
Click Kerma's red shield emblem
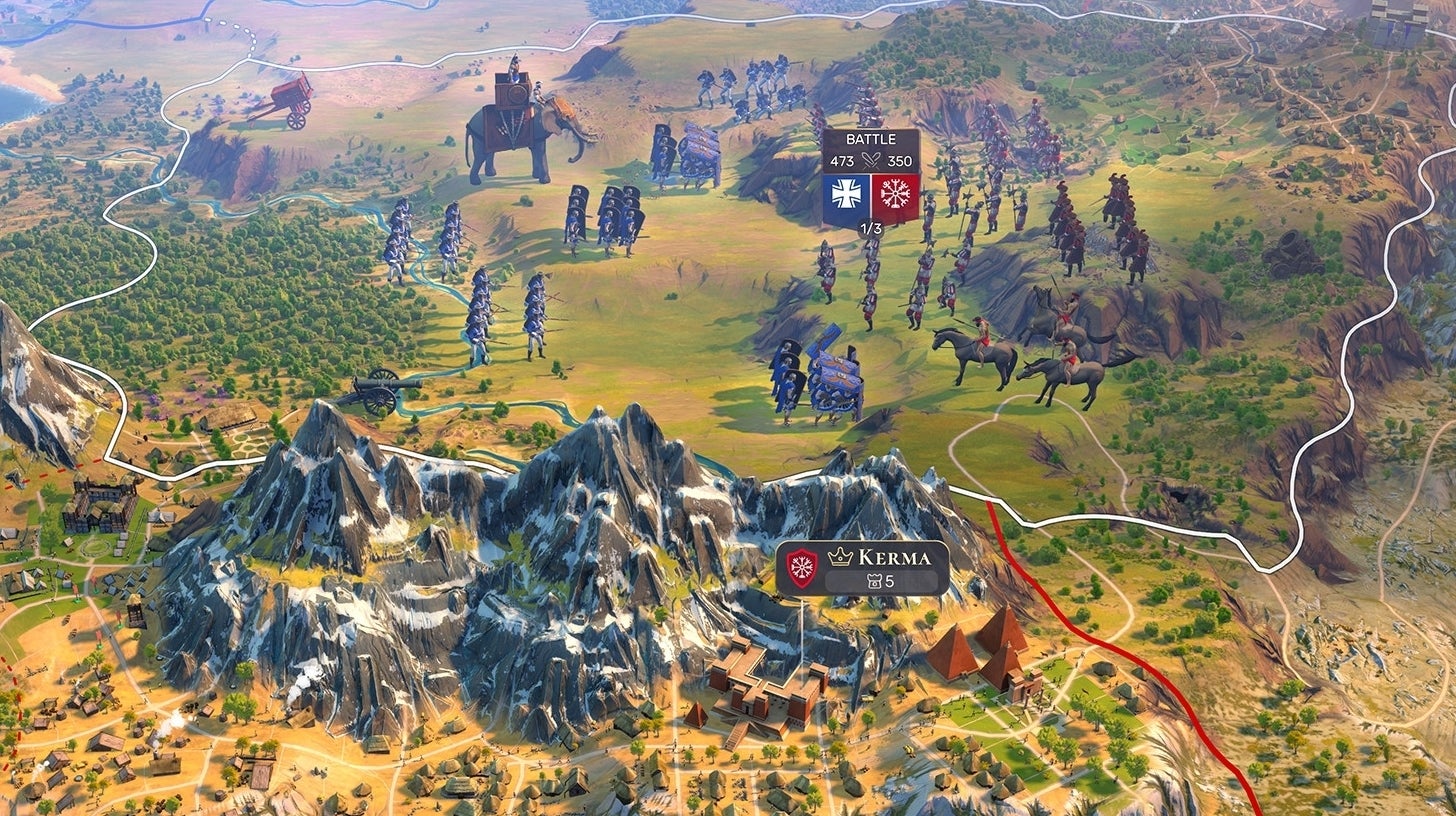(802, 566)
